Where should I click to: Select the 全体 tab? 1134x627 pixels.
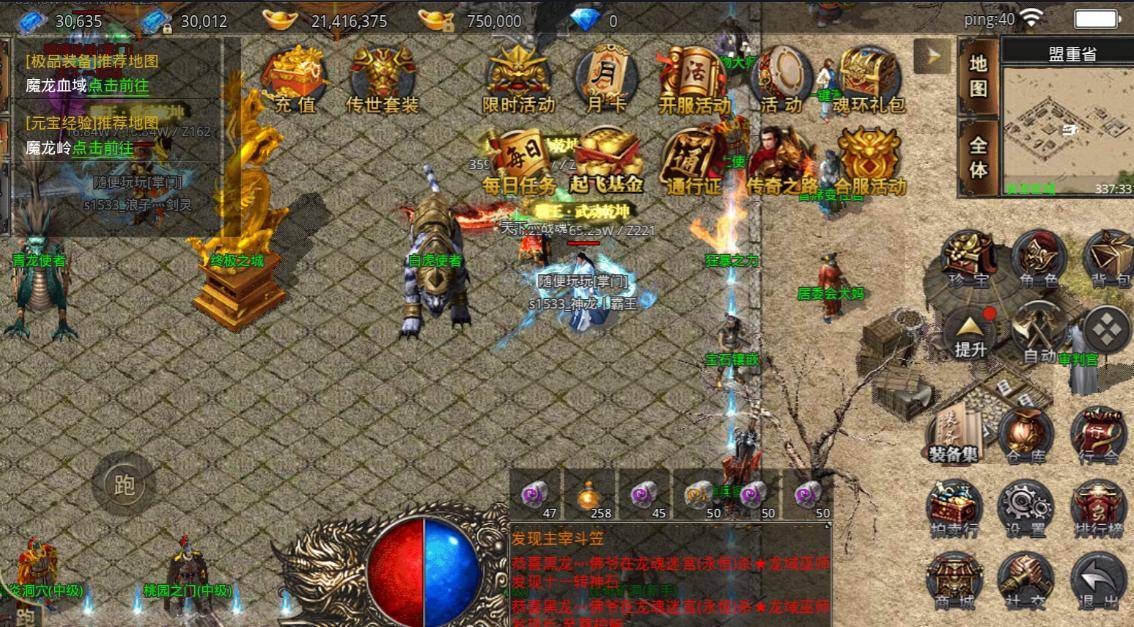coord(979,157)
